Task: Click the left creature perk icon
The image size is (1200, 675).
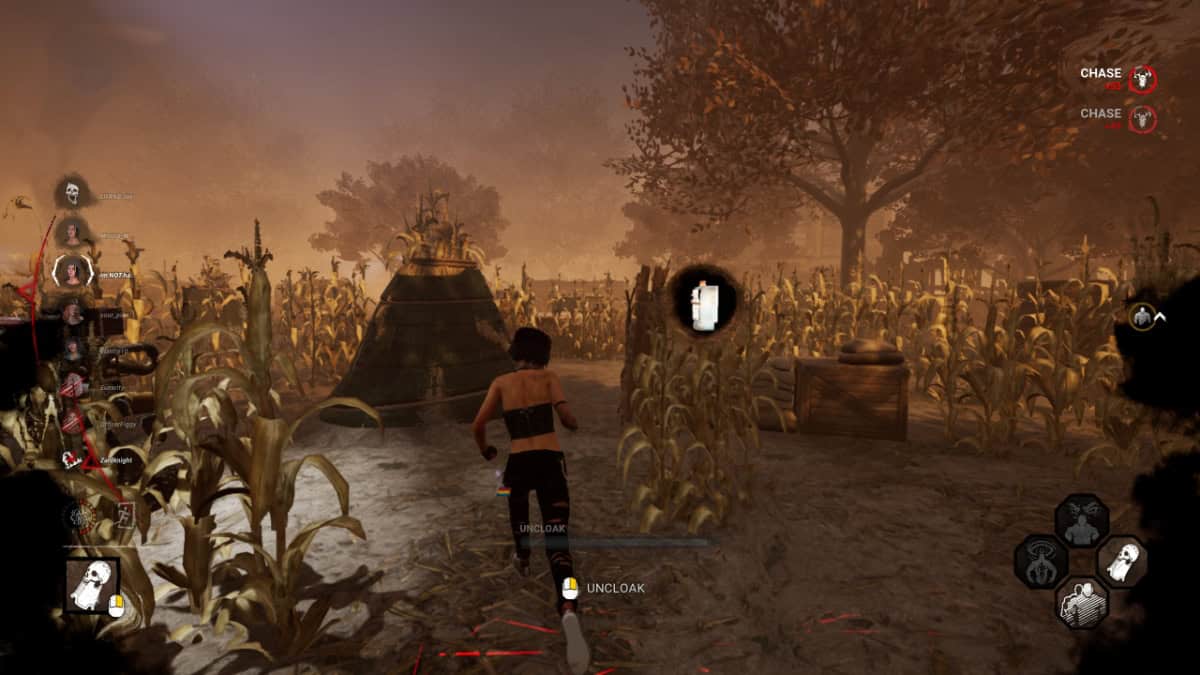Action: pos(1040,562)
